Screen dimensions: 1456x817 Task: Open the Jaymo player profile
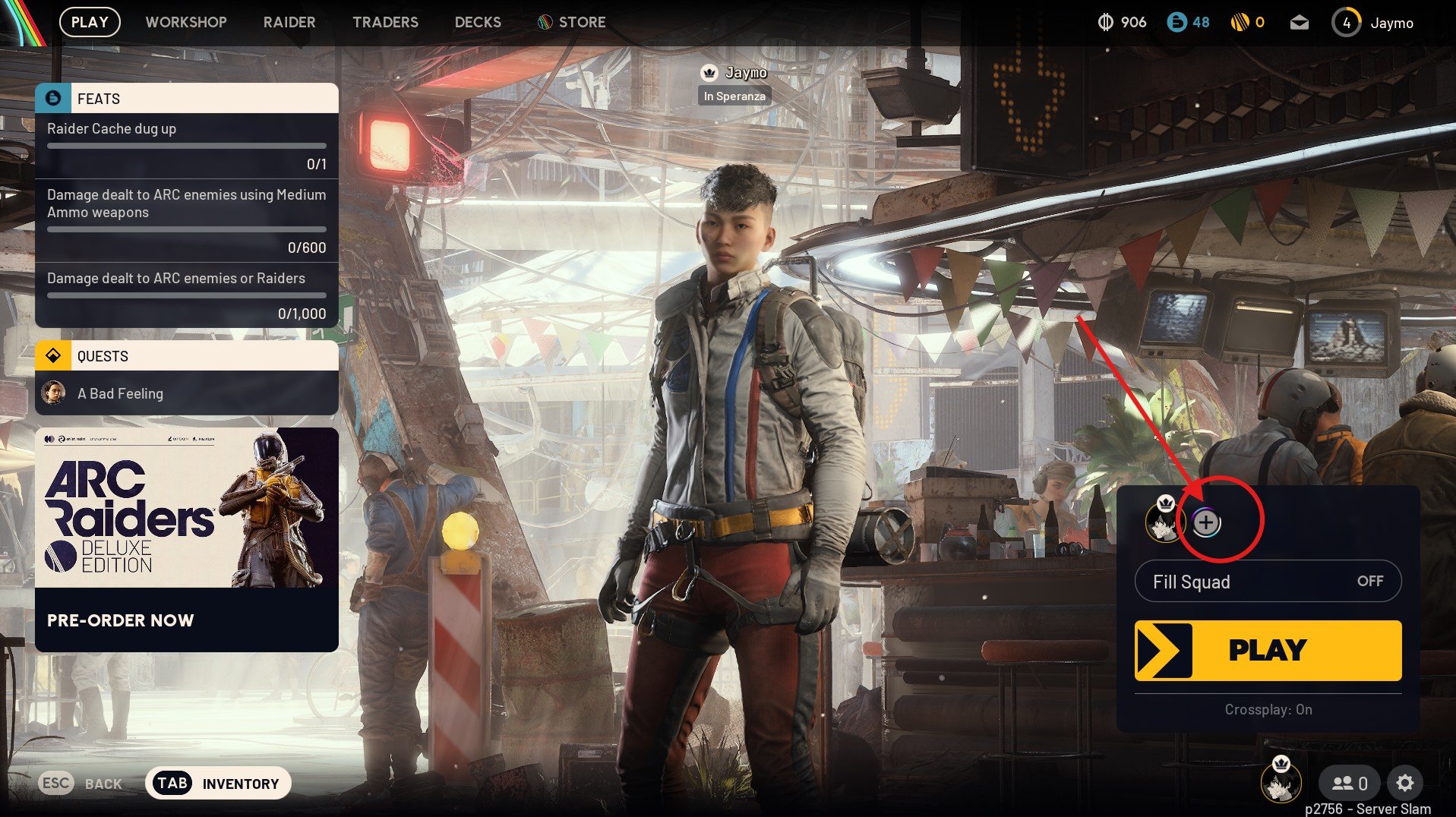[1373, 23]
